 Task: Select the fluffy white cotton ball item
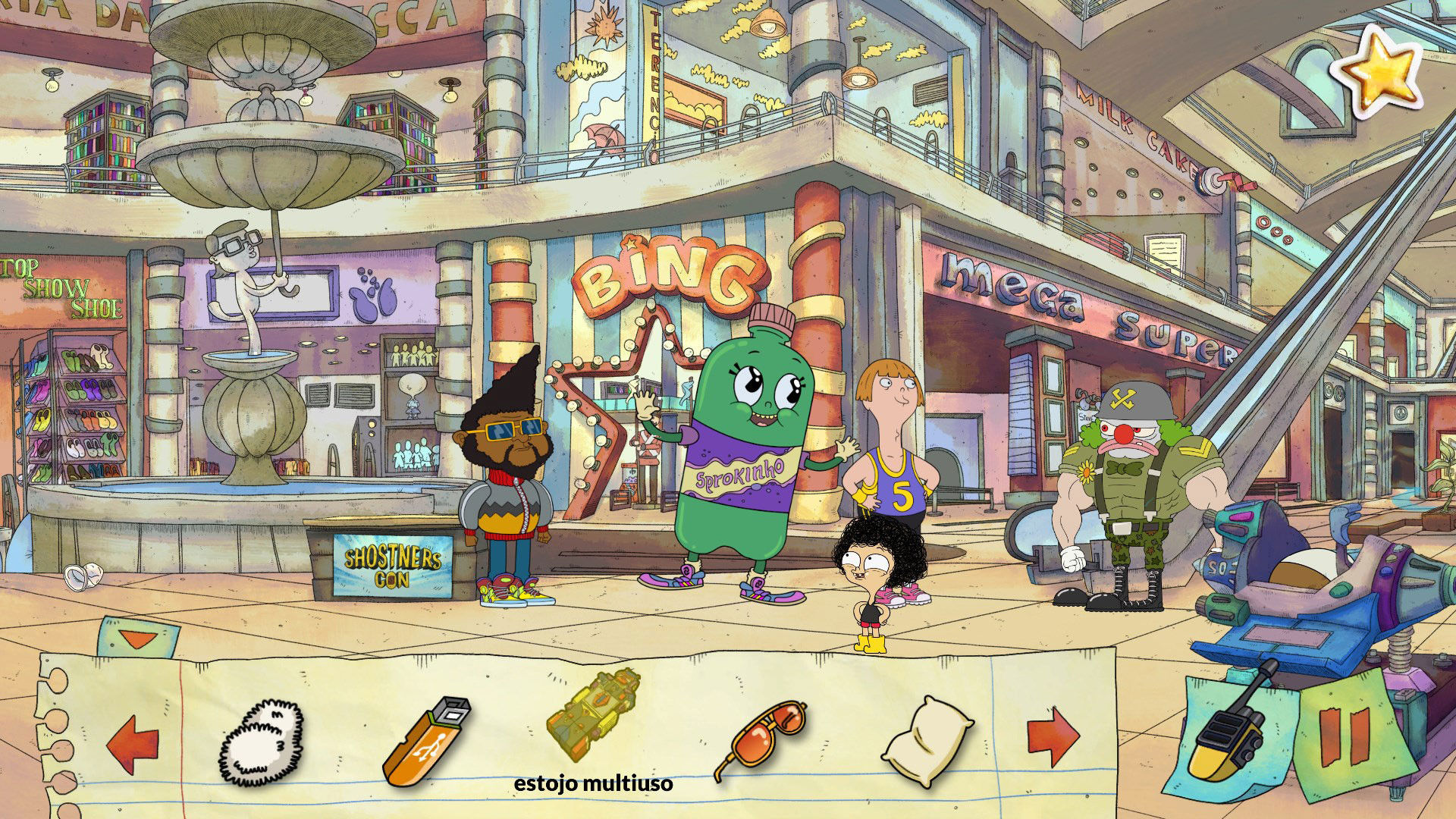point(262,742)
